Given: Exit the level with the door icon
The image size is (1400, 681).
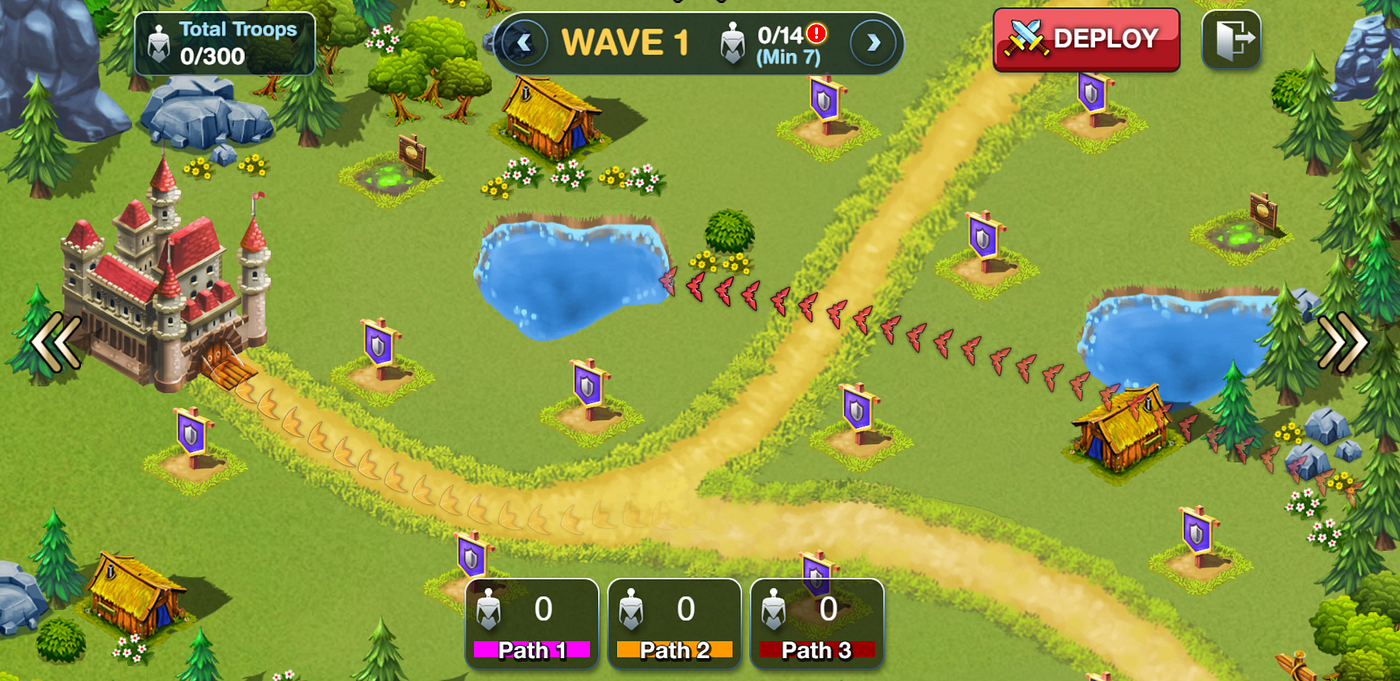Looking at the screenshot, I should 1231,40.
